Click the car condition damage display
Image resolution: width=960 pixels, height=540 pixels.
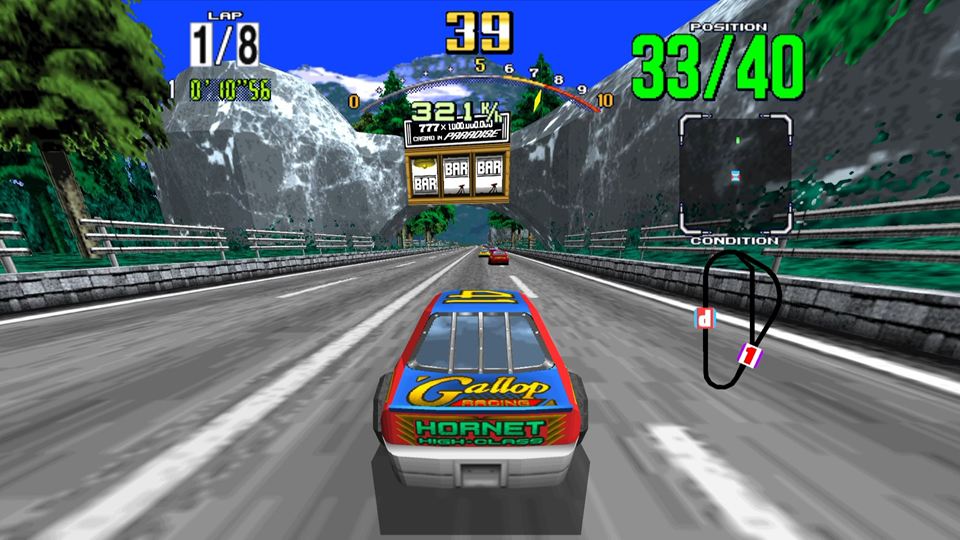coord(735,174)
